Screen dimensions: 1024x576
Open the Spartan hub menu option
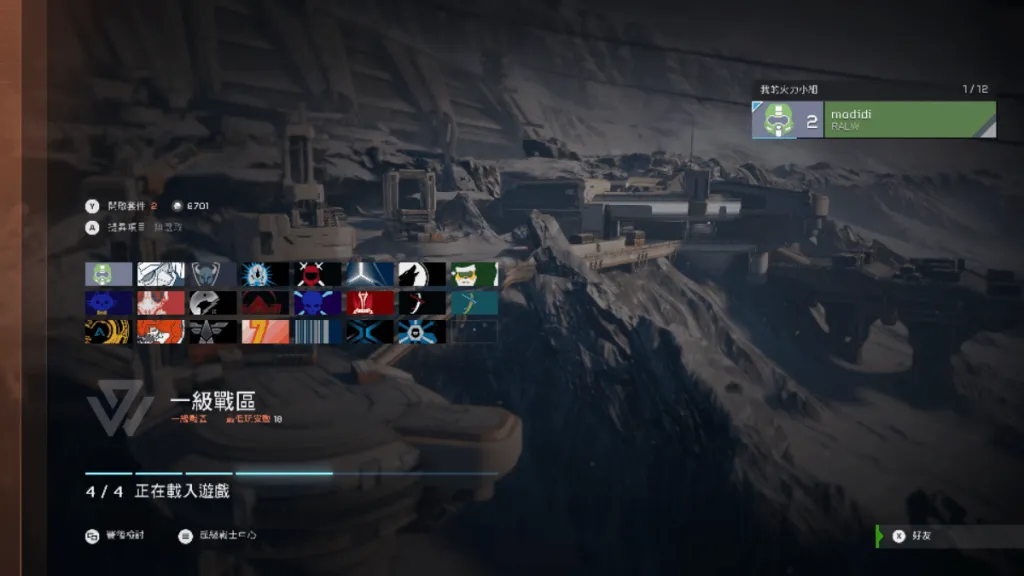pyautogui.click(x=217, y=536)
